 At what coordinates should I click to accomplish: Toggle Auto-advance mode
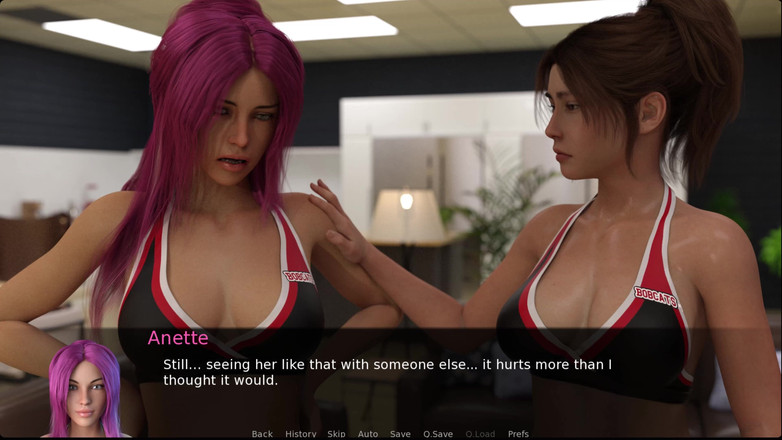coord(368,434)
